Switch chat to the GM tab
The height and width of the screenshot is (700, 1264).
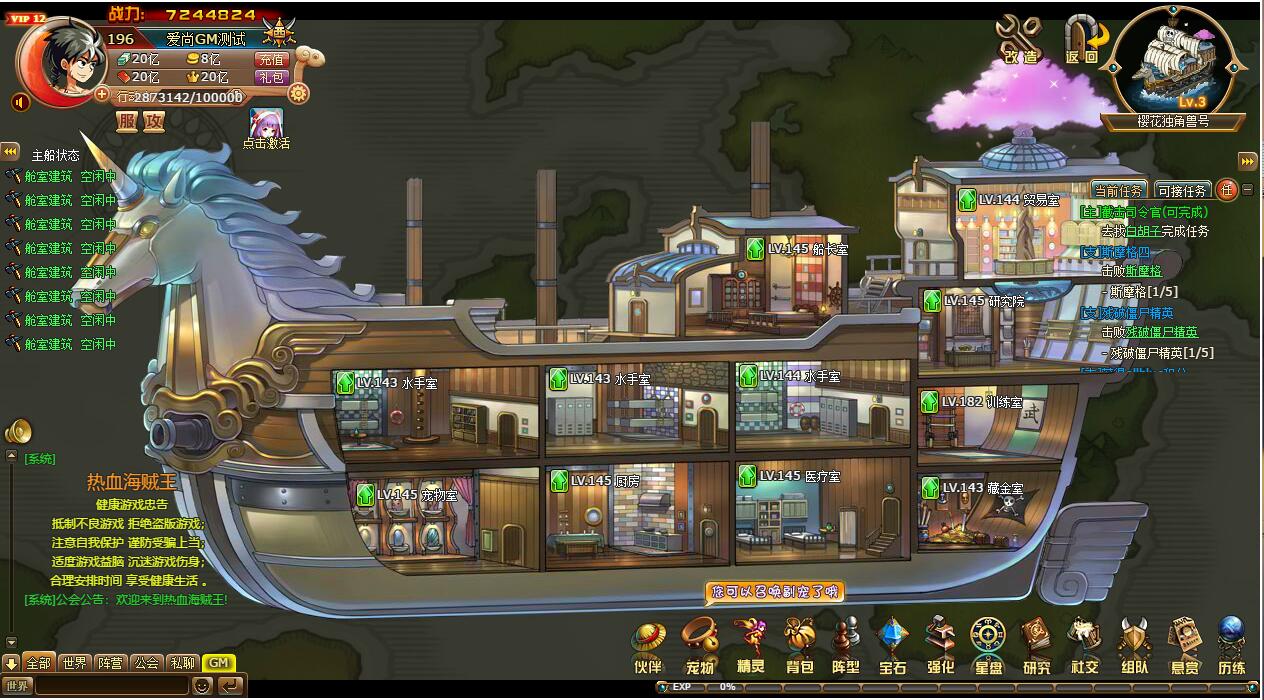(x=219, y=663)
